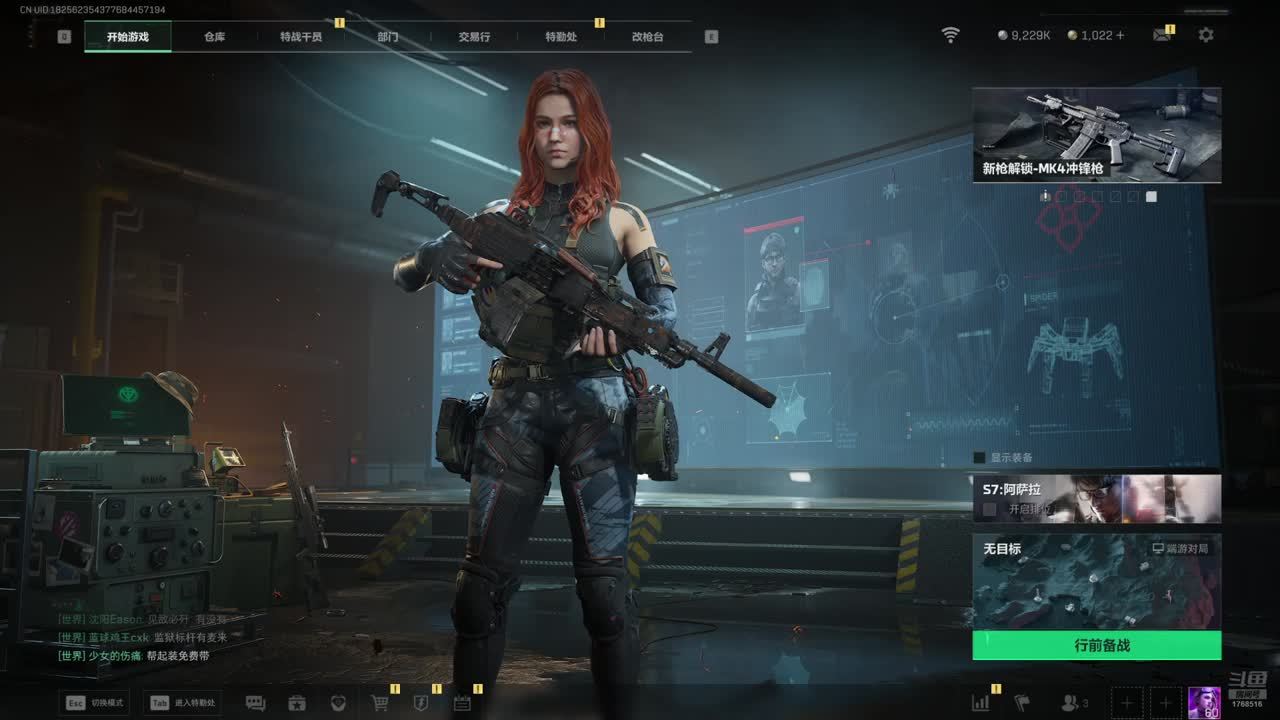This screenshot has height=720, width=1280.
Task: Open the chat bubbles icon
Action: click(255, 703)
